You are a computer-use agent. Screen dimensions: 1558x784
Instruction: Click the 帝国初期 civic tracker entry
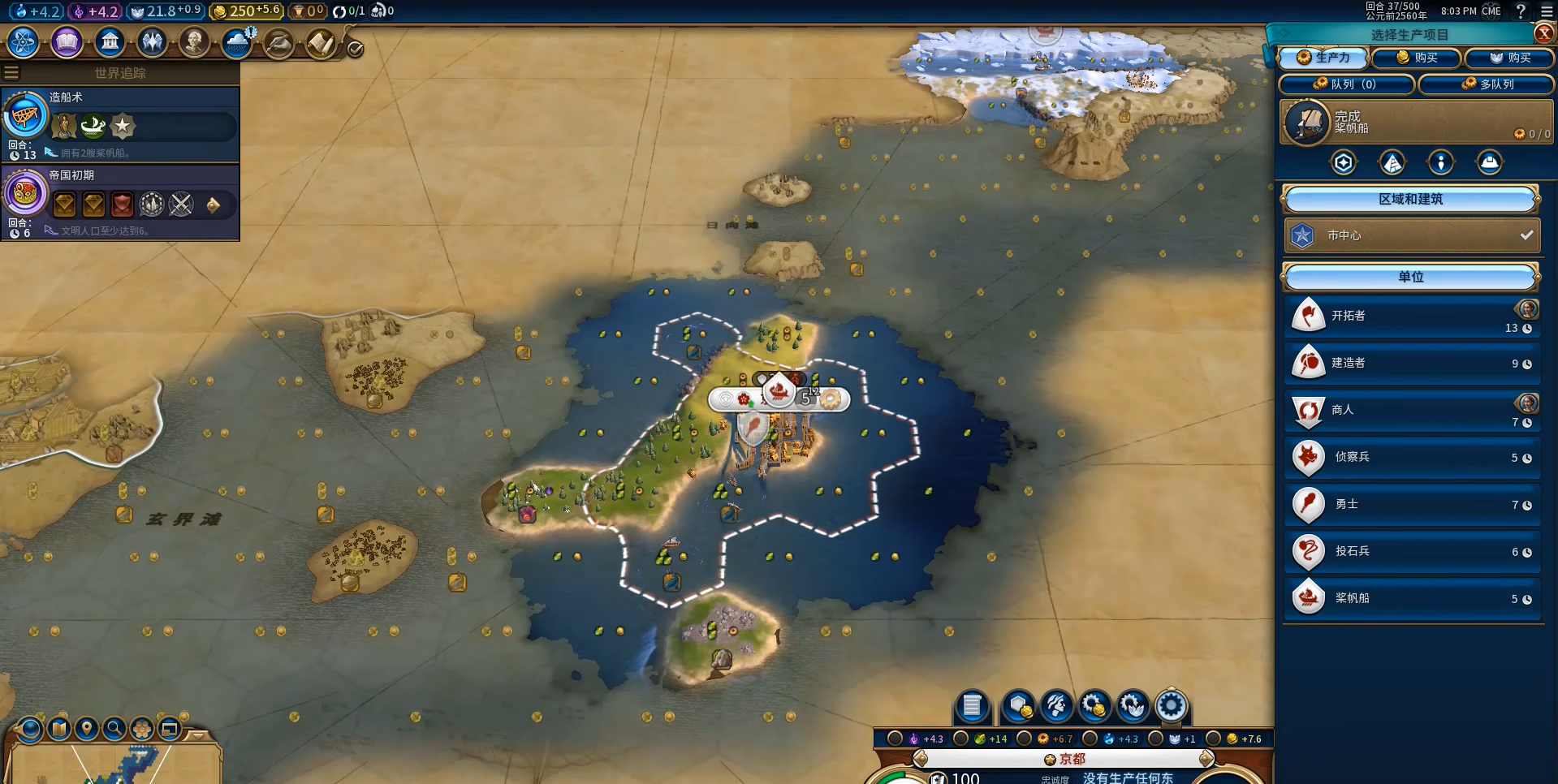pyautogui.click(x=122, y=201)
